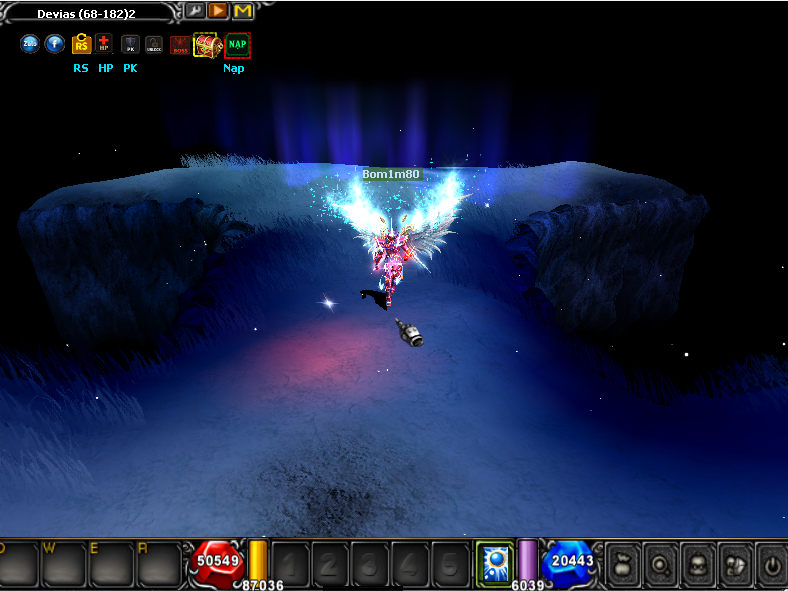Click the power system menu button
Viewport: 788px width, 591px height.
[770, 562]
